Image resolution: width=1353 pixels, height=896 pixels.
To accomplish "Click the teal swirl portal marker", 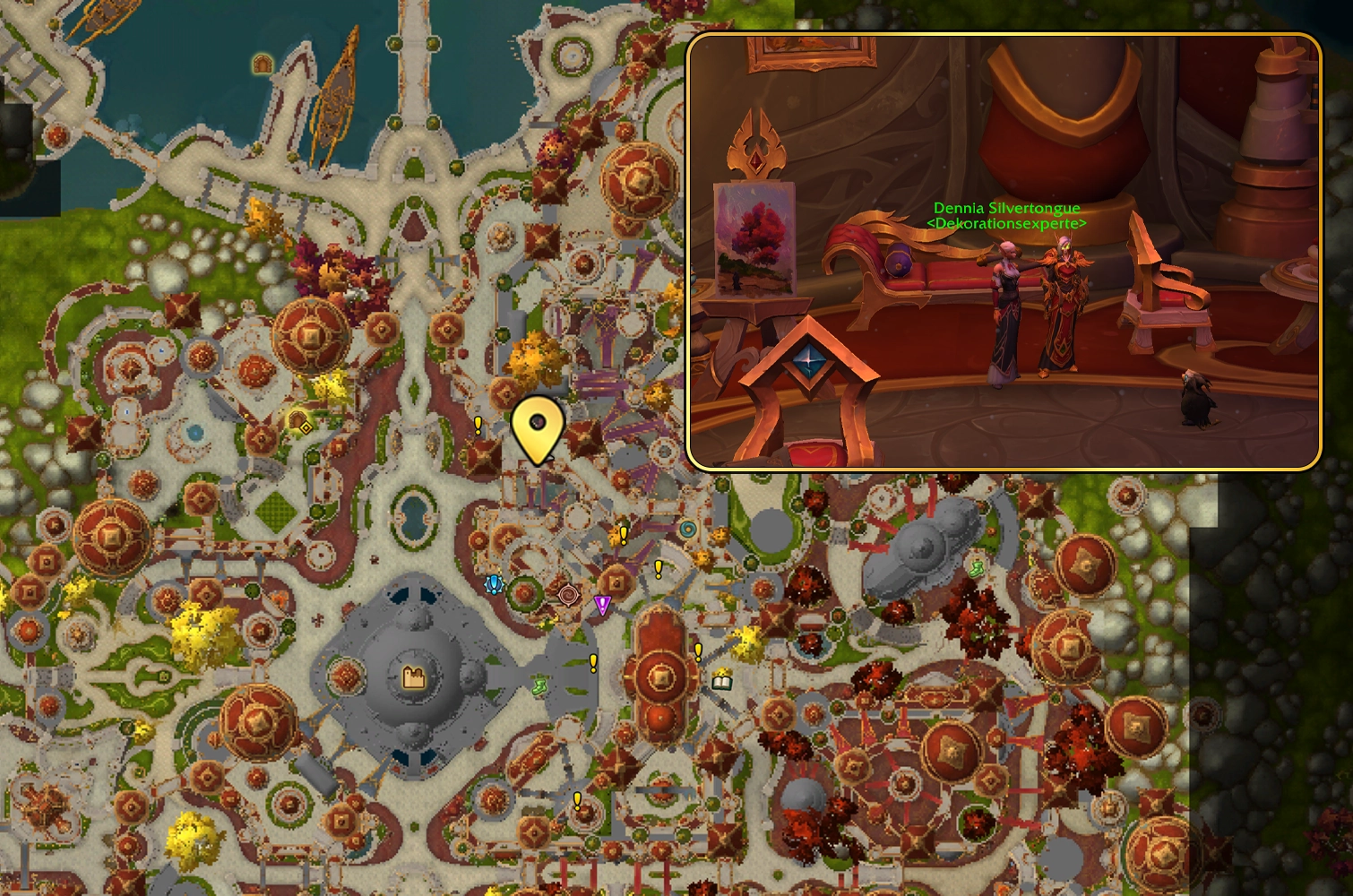I will point(687,530).
